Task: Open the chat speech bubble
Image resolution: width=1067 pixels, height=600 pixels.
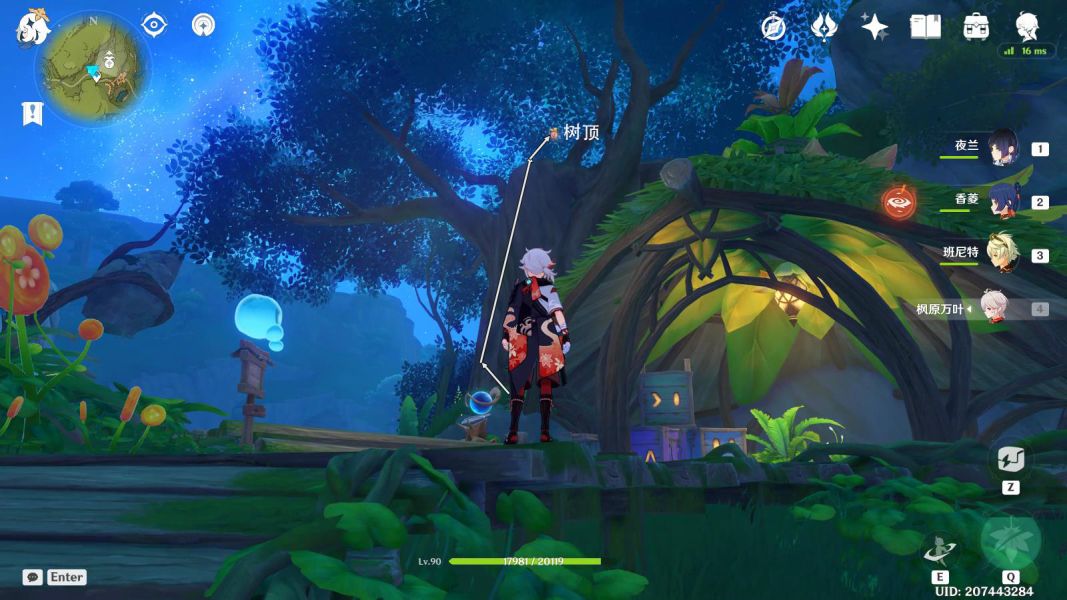Action: tap(33, 577)
